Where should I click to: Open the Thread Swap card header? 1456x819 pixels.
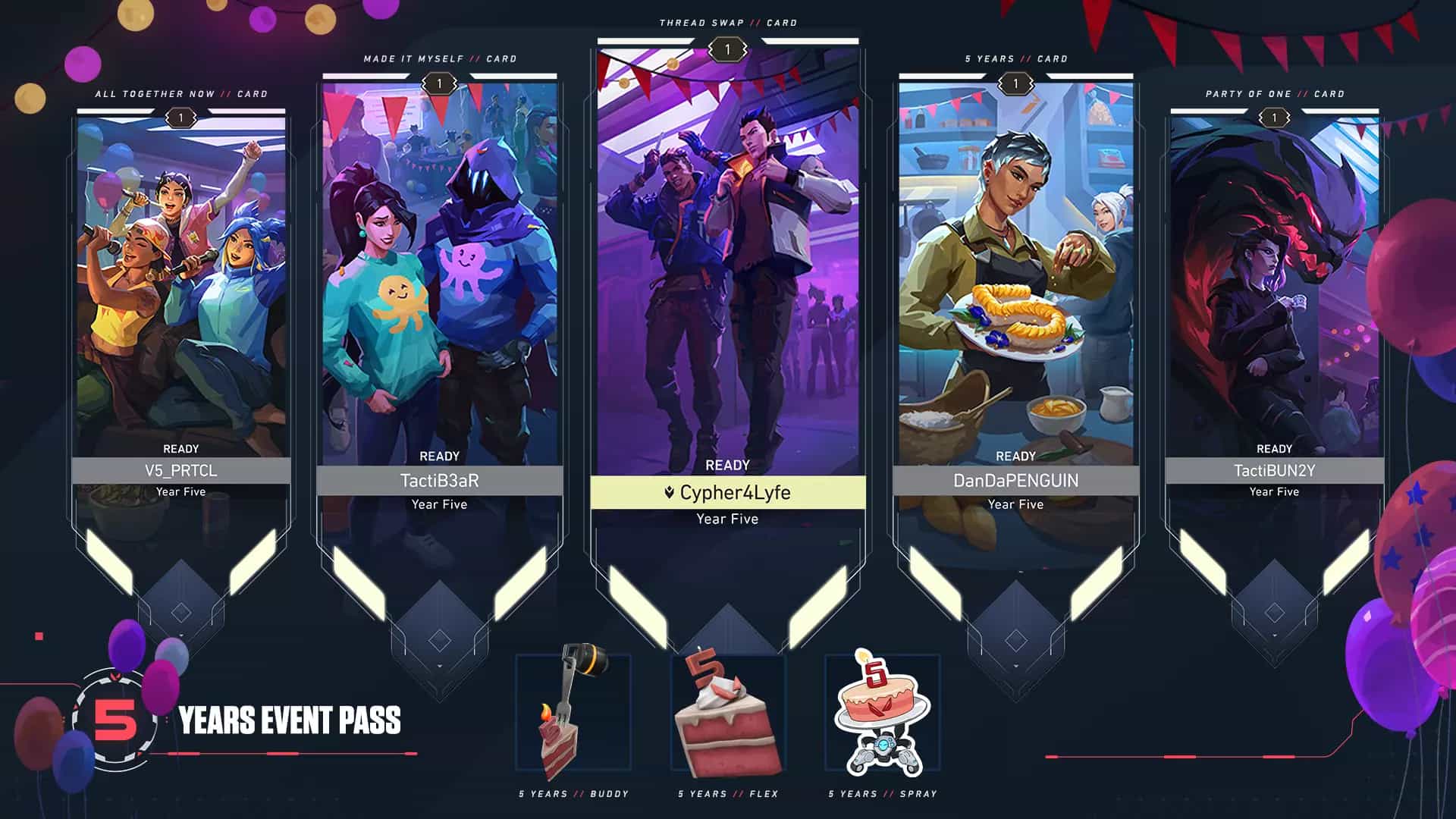(x=728, y=23)
